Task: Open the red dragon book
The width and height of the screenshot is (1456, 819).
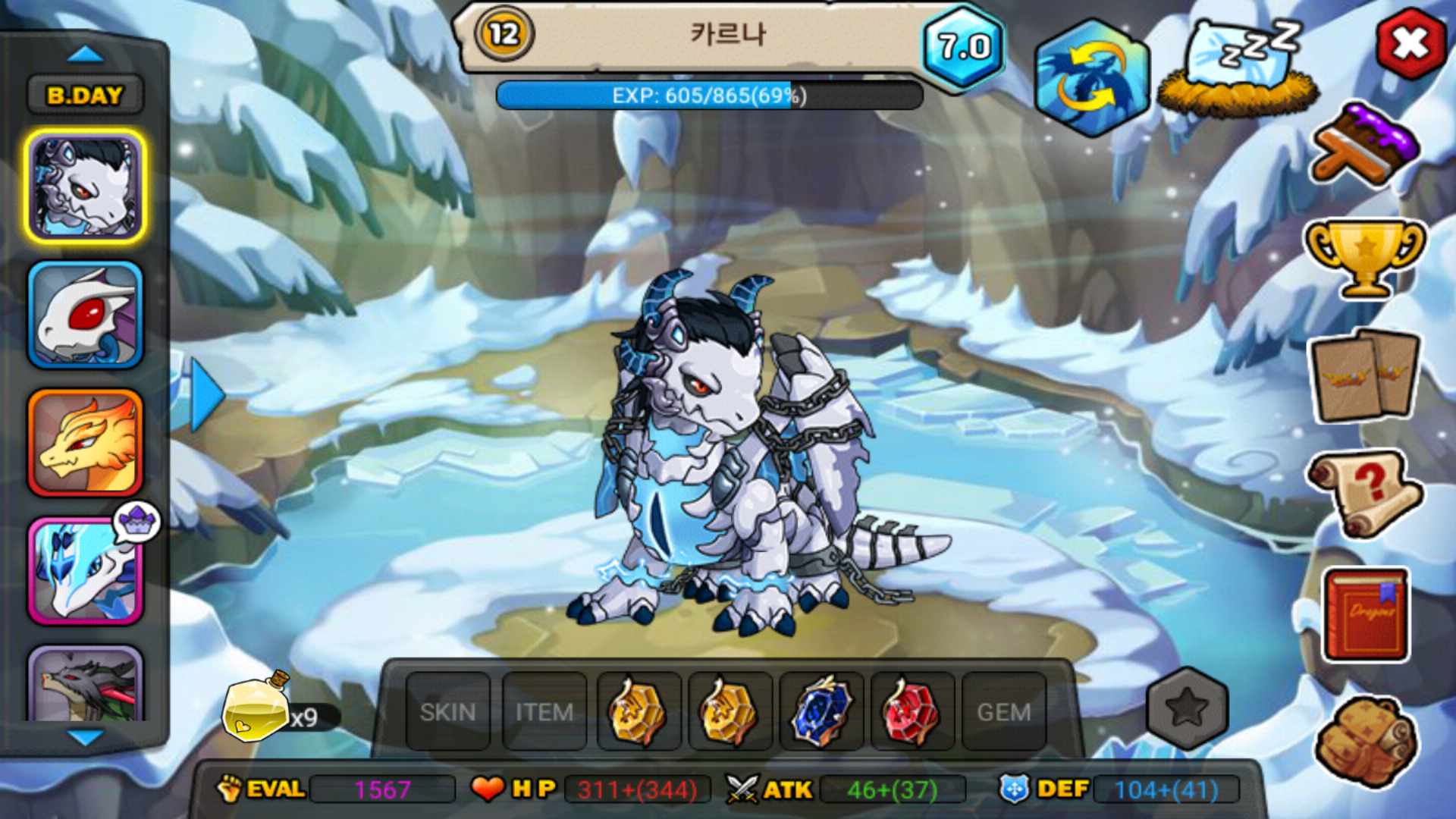Action: pos(1365,614)
